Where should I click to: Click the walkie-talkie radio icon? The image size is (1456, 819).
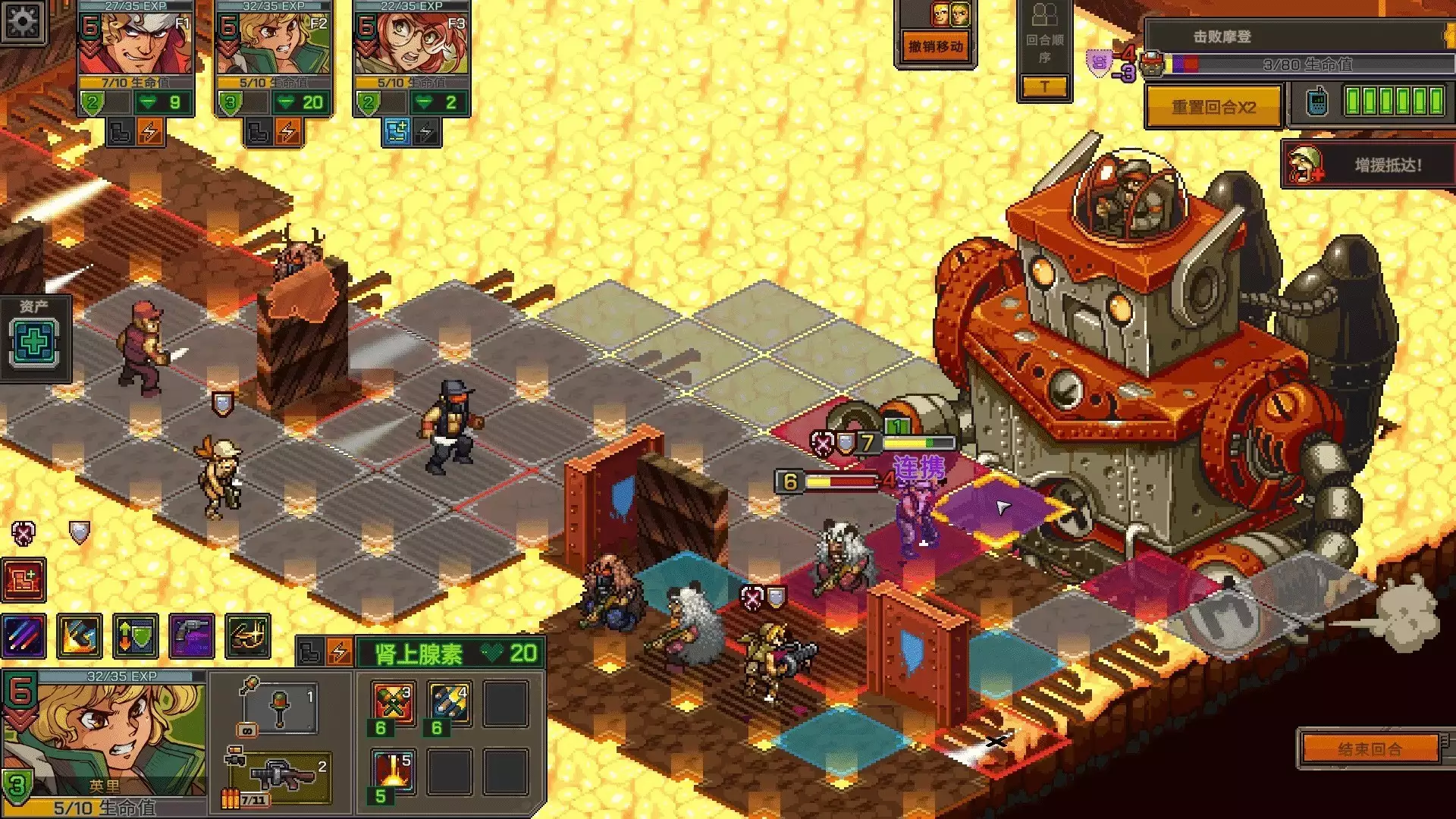tap(1318, 101)
